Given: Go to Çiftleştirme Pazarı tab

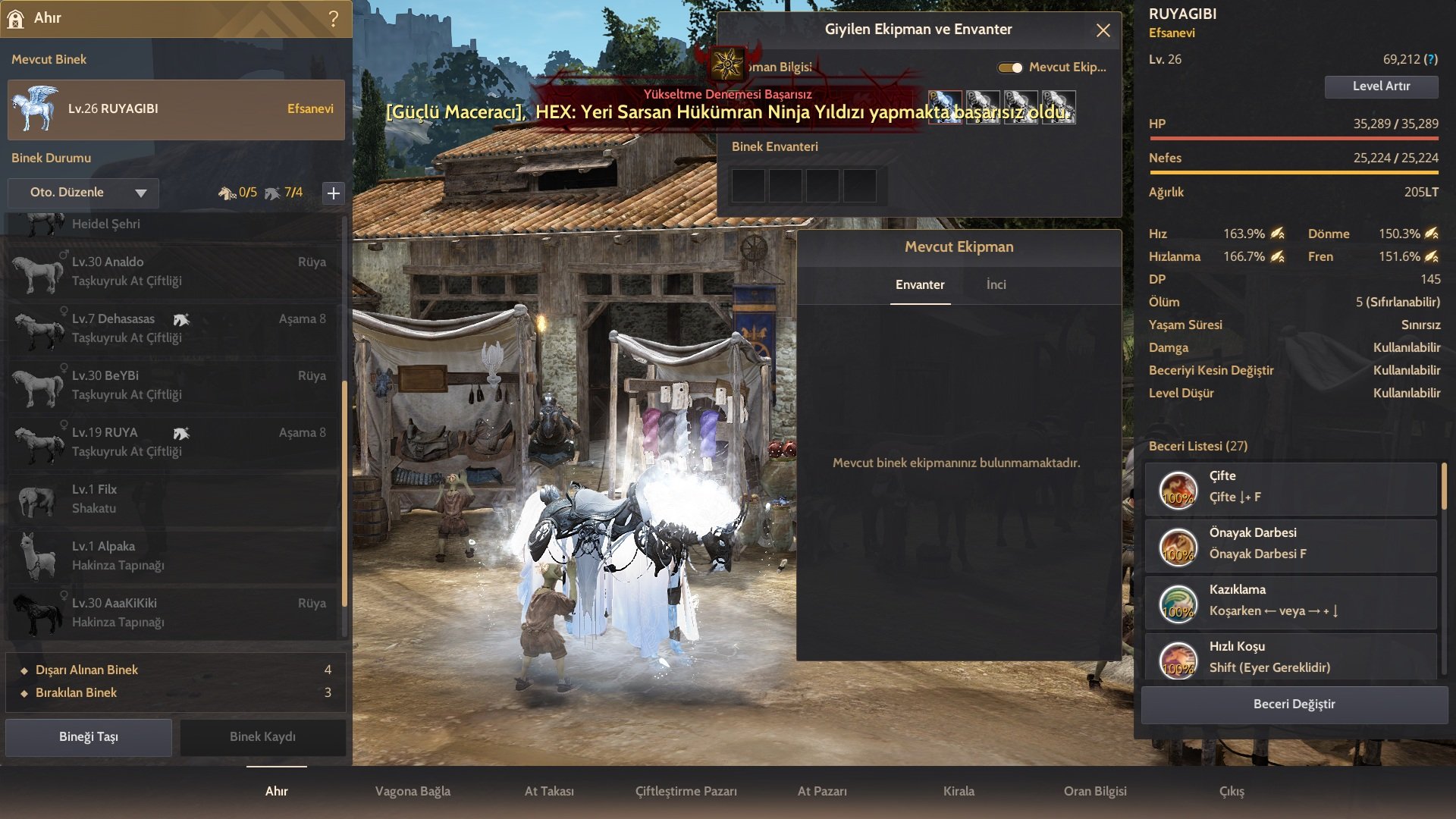Looking at the screenshot, I should 686,792.
